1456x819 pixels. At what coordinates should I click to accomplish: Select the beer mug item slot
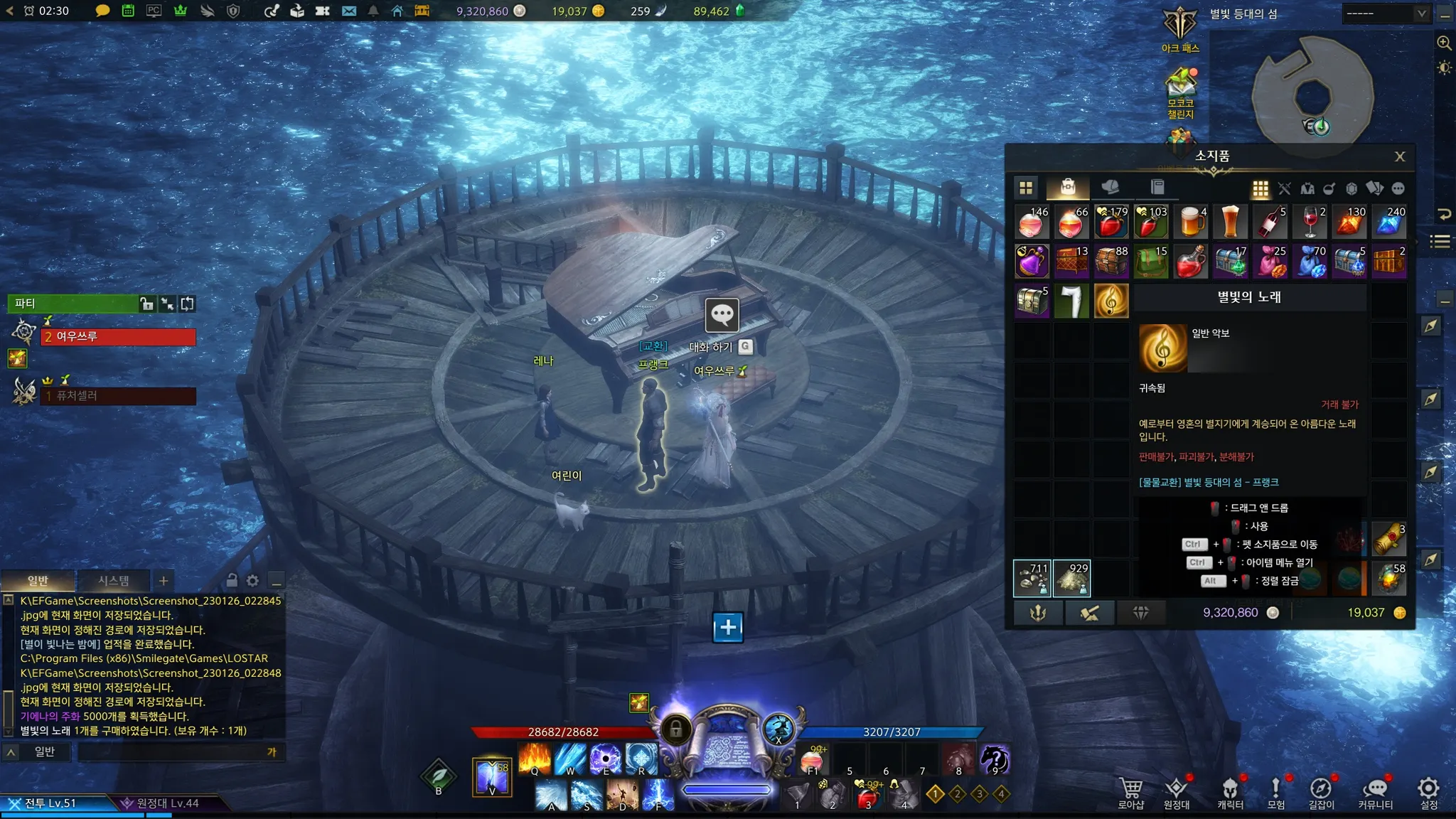tap(1190, 223)
